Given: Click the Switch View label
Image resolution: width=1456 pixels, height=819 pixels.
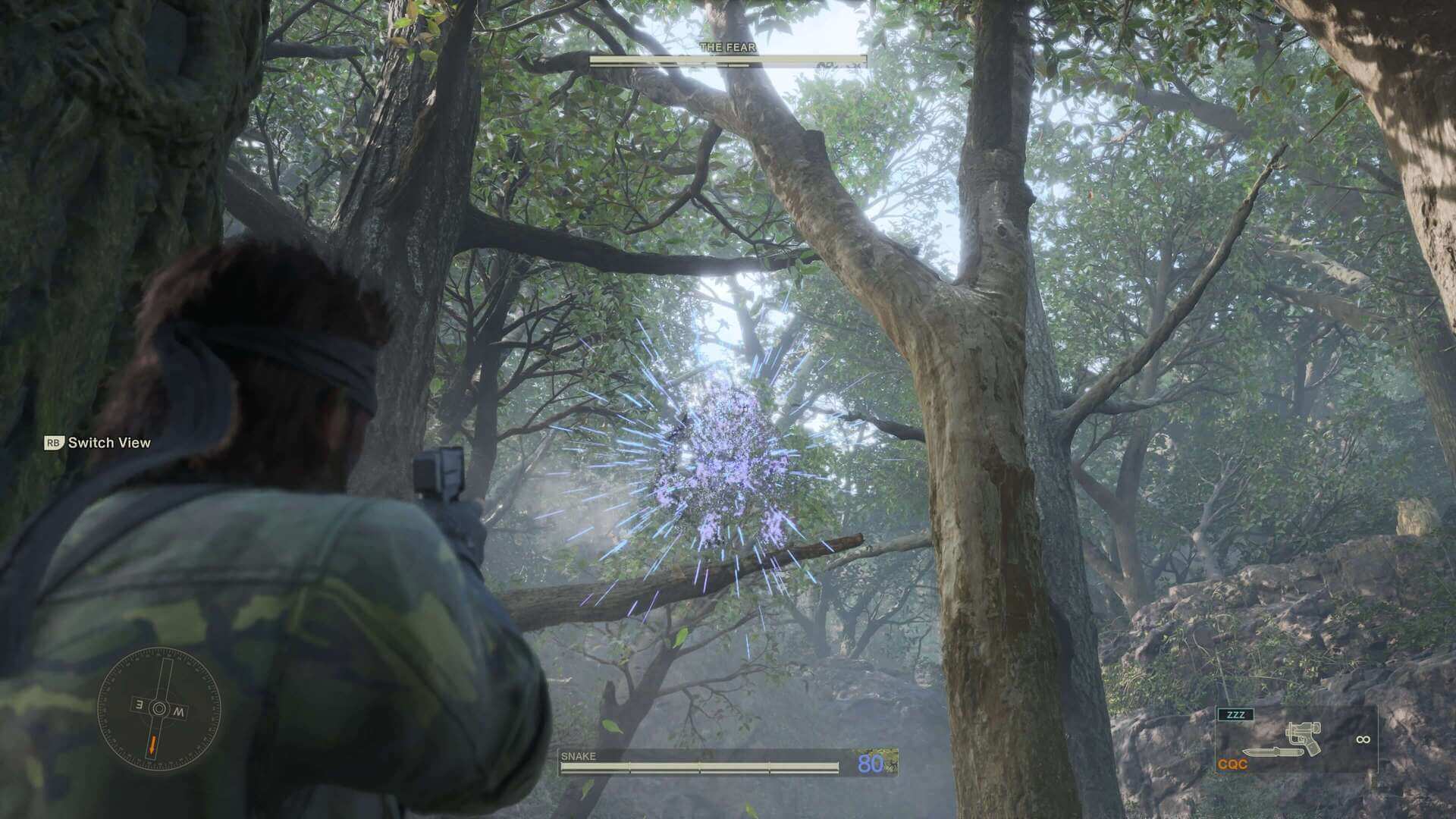Looking at the screenshot, I should pyautogui.click(x=109, y=443).
